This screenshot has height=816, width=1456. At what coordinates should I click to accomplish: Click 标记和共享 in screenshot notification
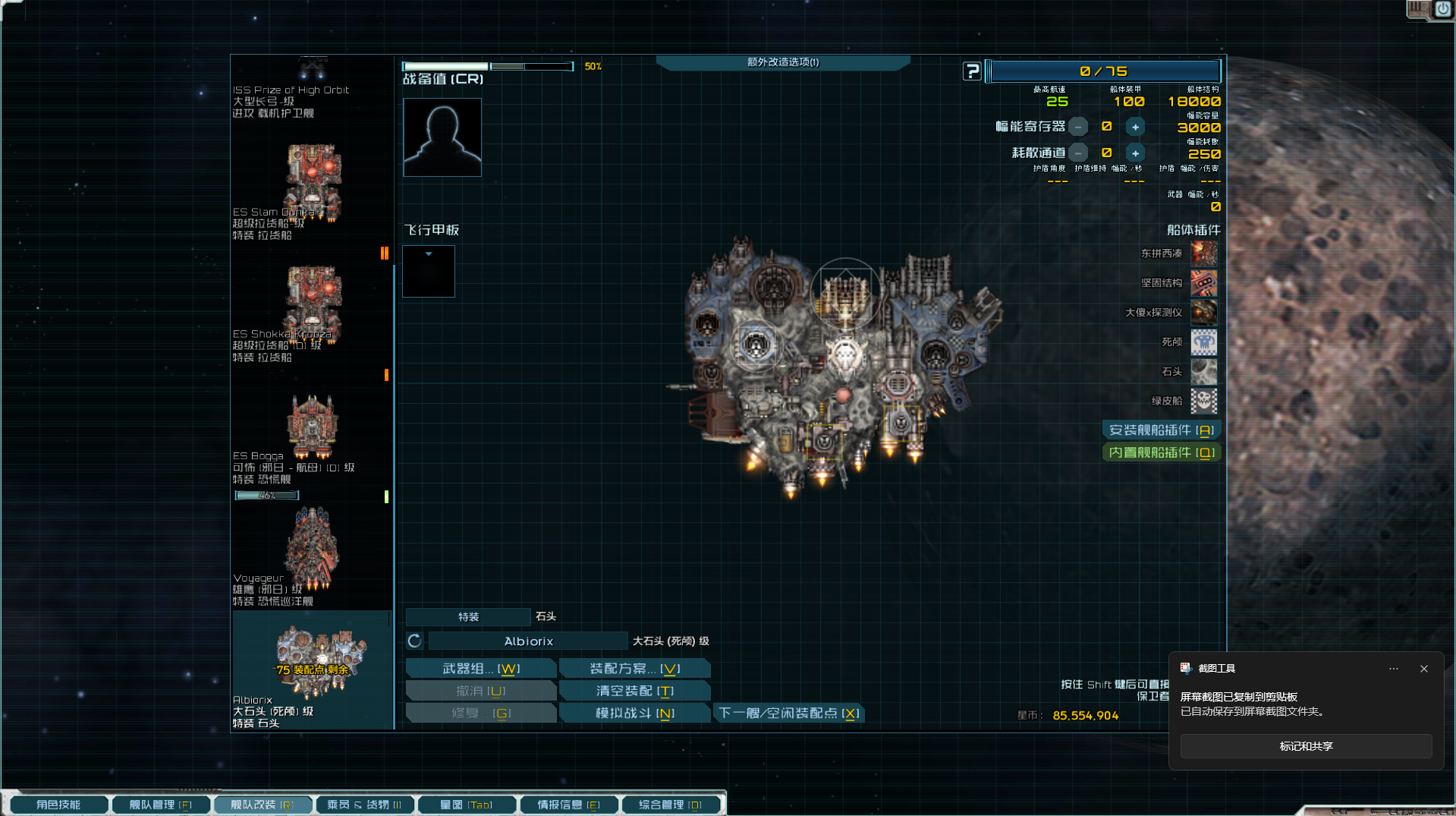click(1305, 746)
